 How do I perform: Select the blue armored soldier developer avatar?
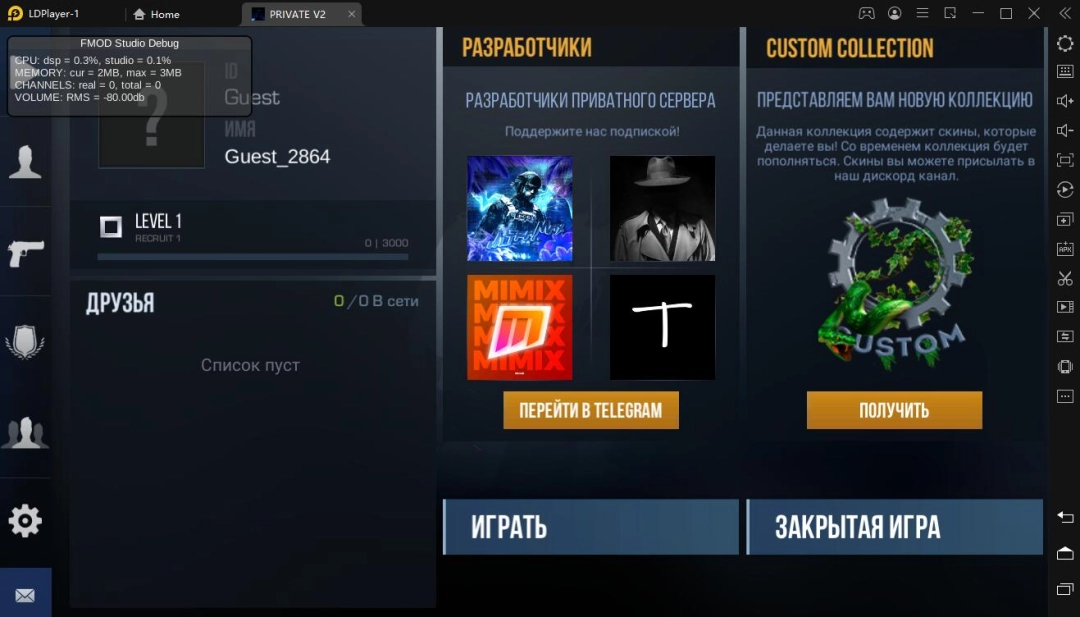(520, 208)
